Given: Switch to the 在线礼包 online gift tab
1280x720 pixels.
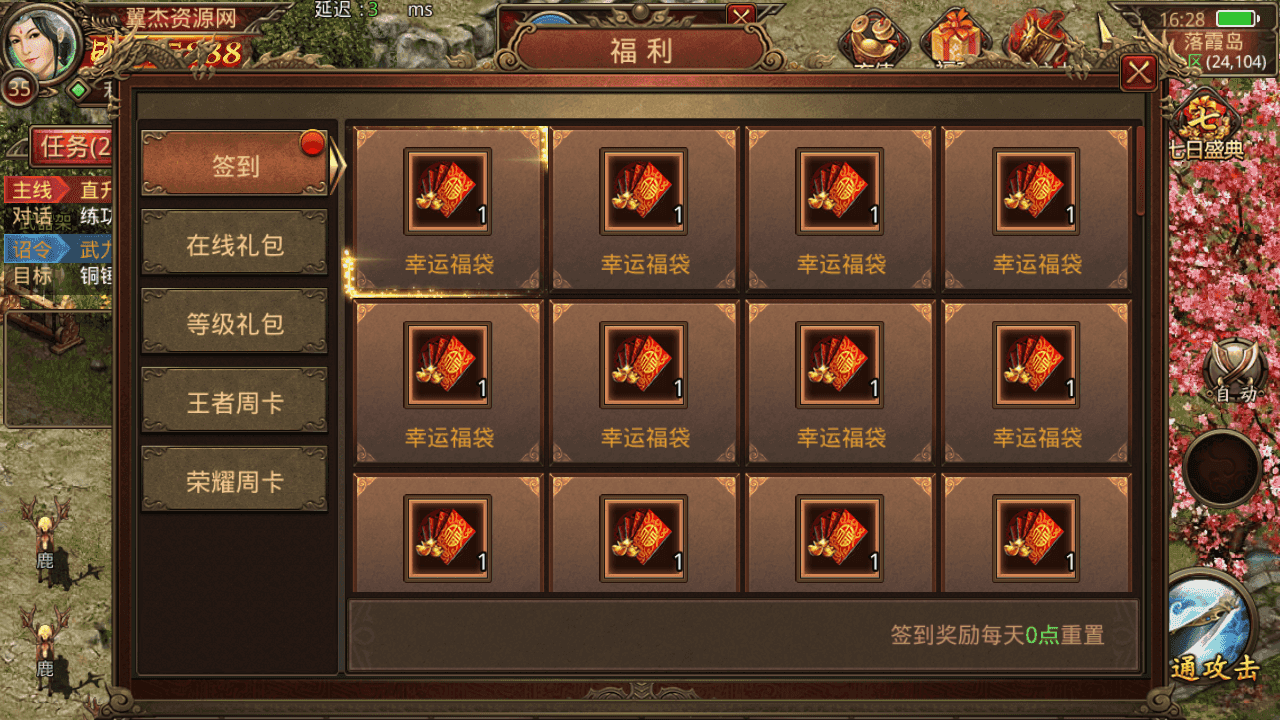Looking at the screenshot, I should 235,243.
